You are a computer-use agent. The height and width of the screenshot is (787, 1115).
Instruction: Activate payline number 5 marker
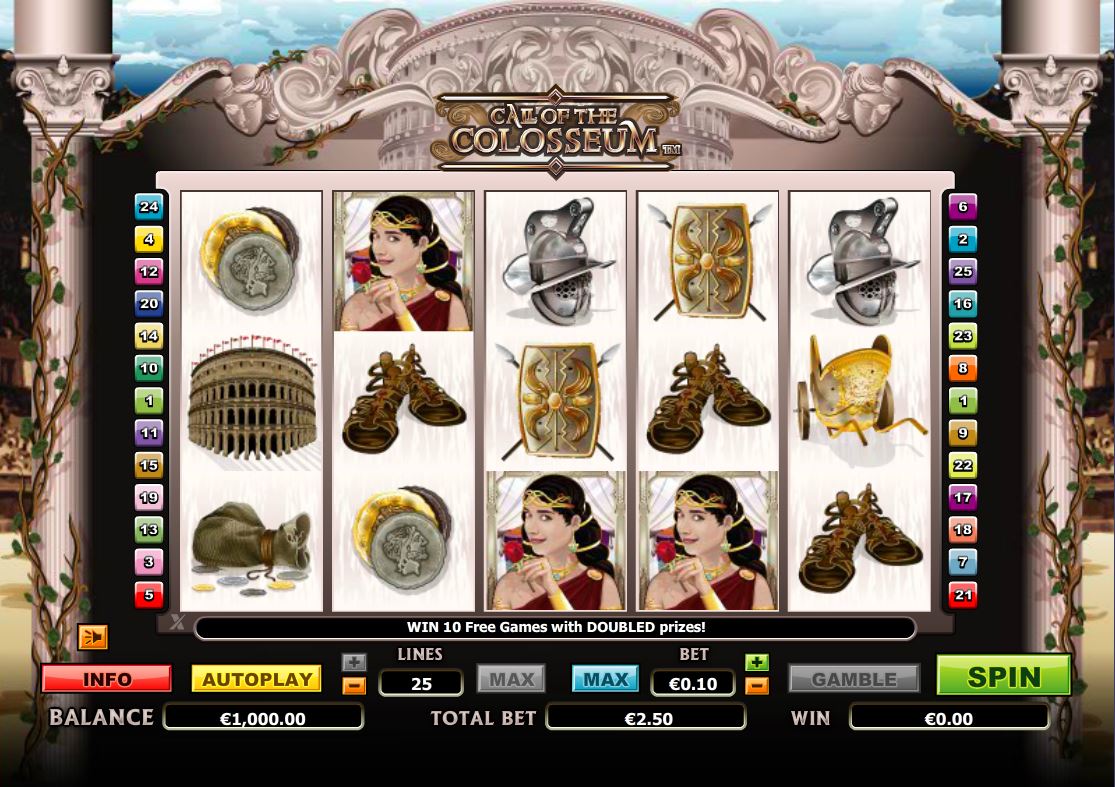(148, 595)
